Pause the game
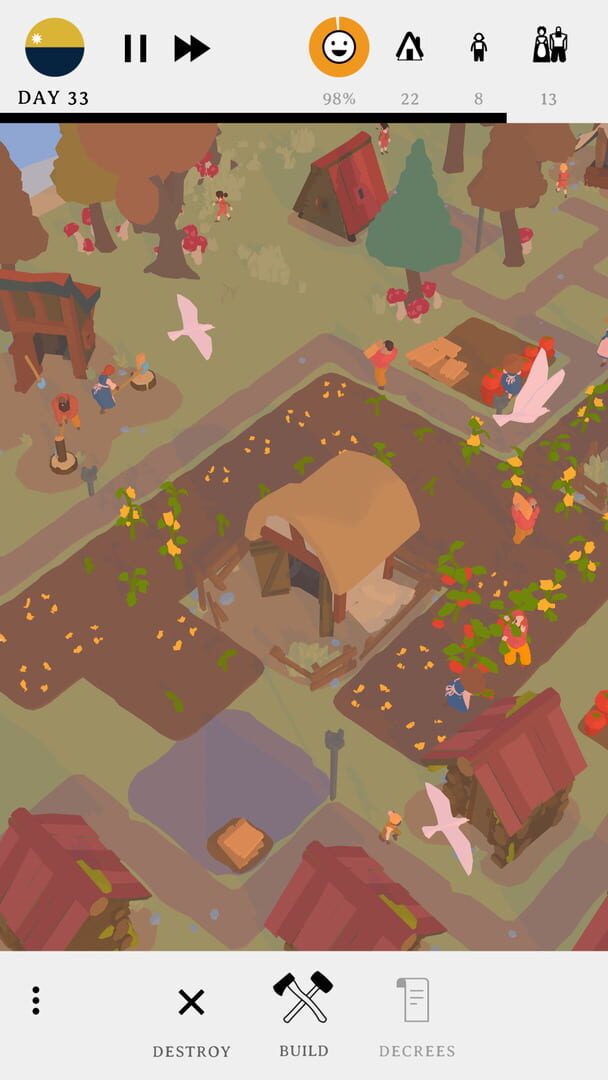 coord(135,48)
